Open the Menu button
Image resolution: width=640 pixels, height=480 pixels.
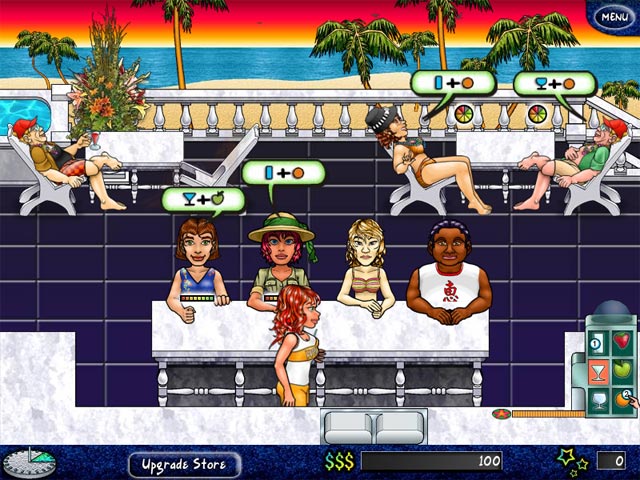pos(611,16)
